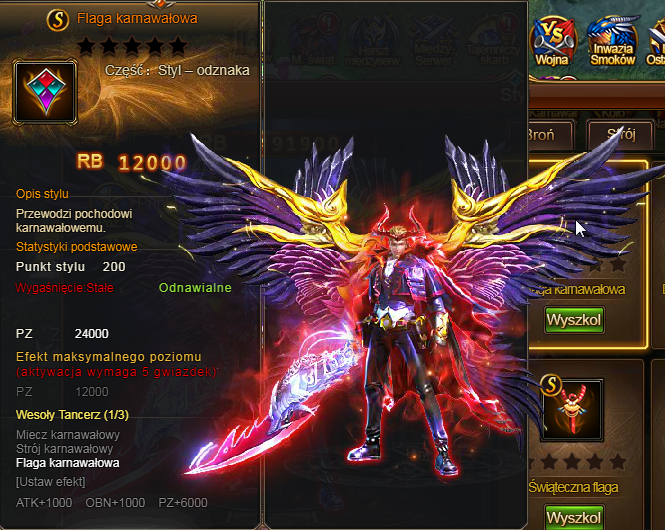
Task: Open the Inwazja Smoków event
Action: pos(613,38)
